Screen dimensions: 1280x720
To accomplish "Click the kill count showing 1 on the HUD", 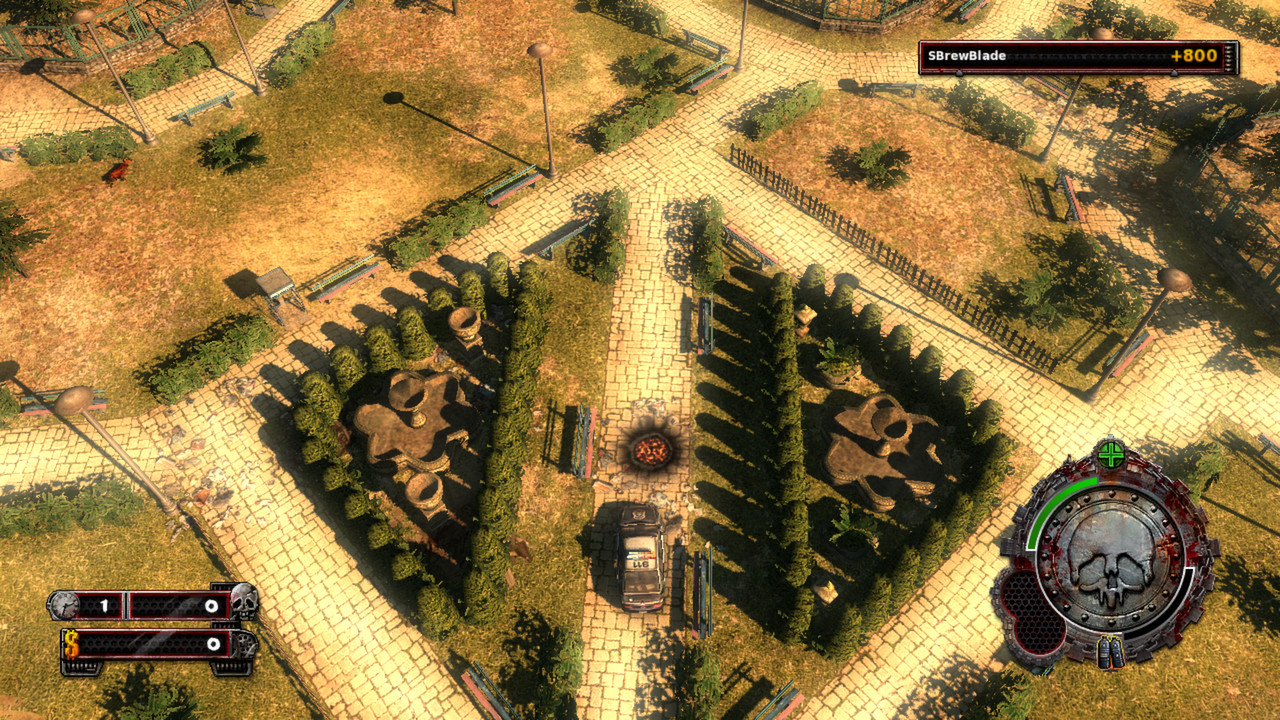I will (x=105, y=604).
